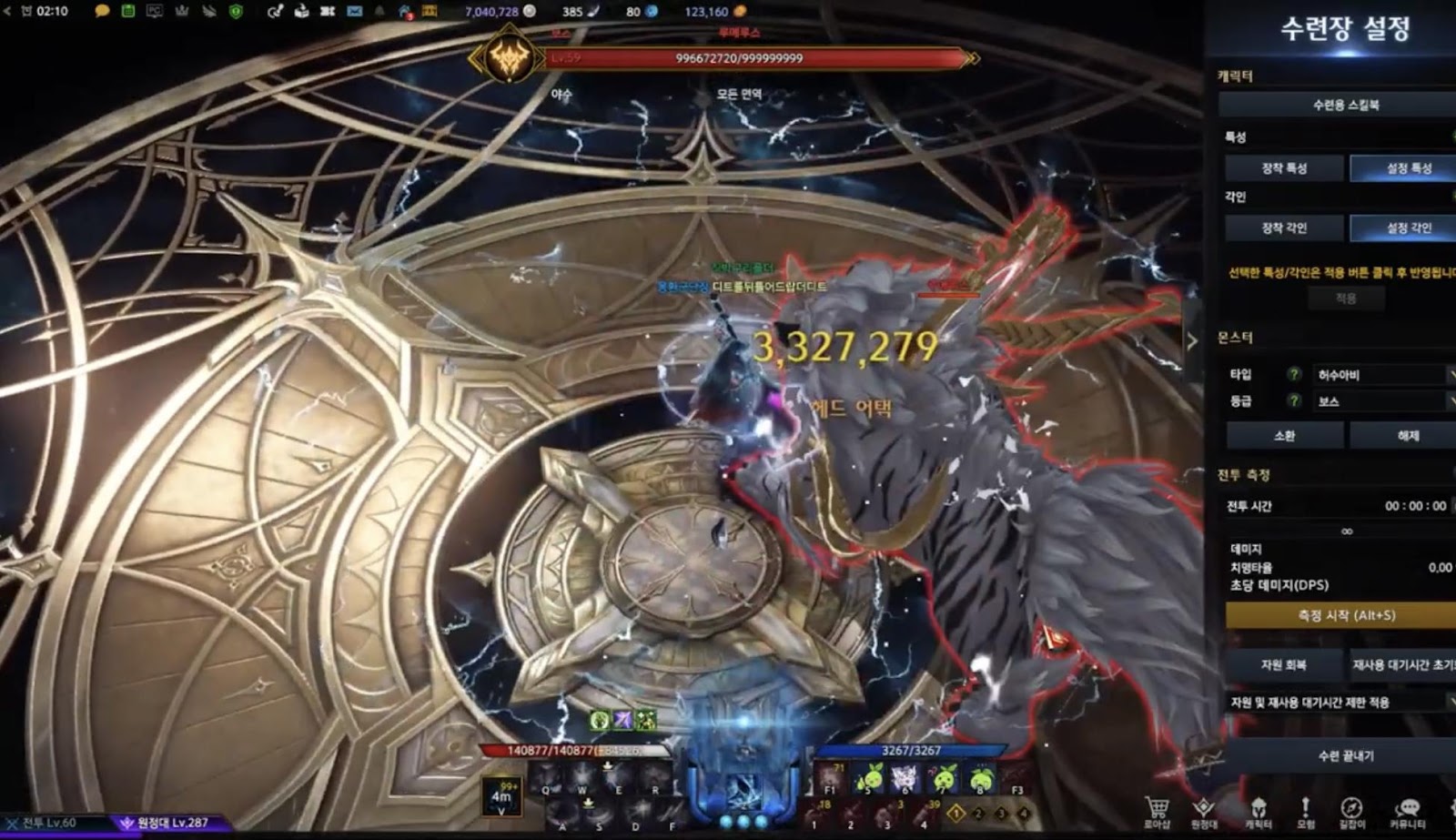
Task: Open the 로아샵 shop cart icon
Action: pos(1157,810)
